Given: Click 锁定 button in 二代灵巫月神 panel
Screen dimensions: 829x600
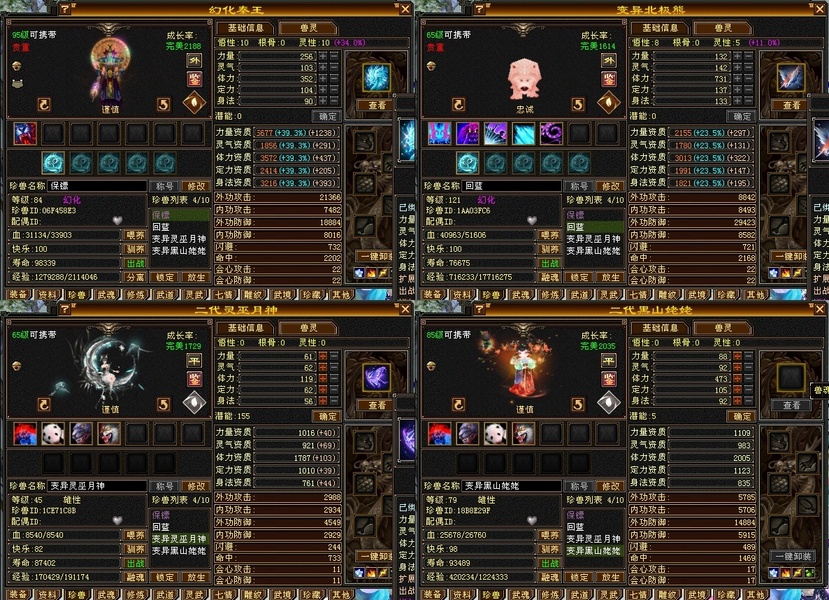Looking at the screenshot, I should (x=166, y=577).
